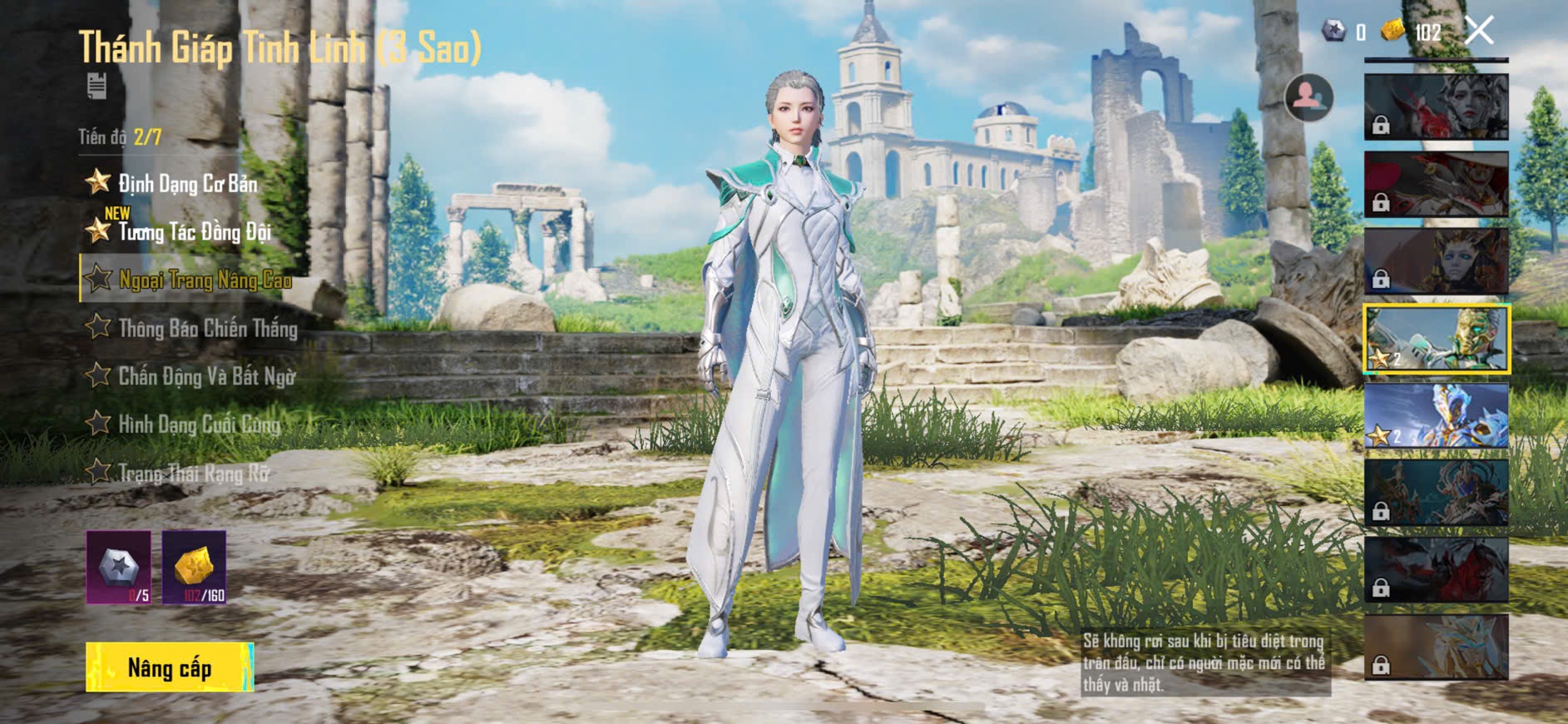Image resolution: width=1568 pixels, height=724 pixels.
Task: Close the outfit upgrade screen
Action: point(1479,32)
